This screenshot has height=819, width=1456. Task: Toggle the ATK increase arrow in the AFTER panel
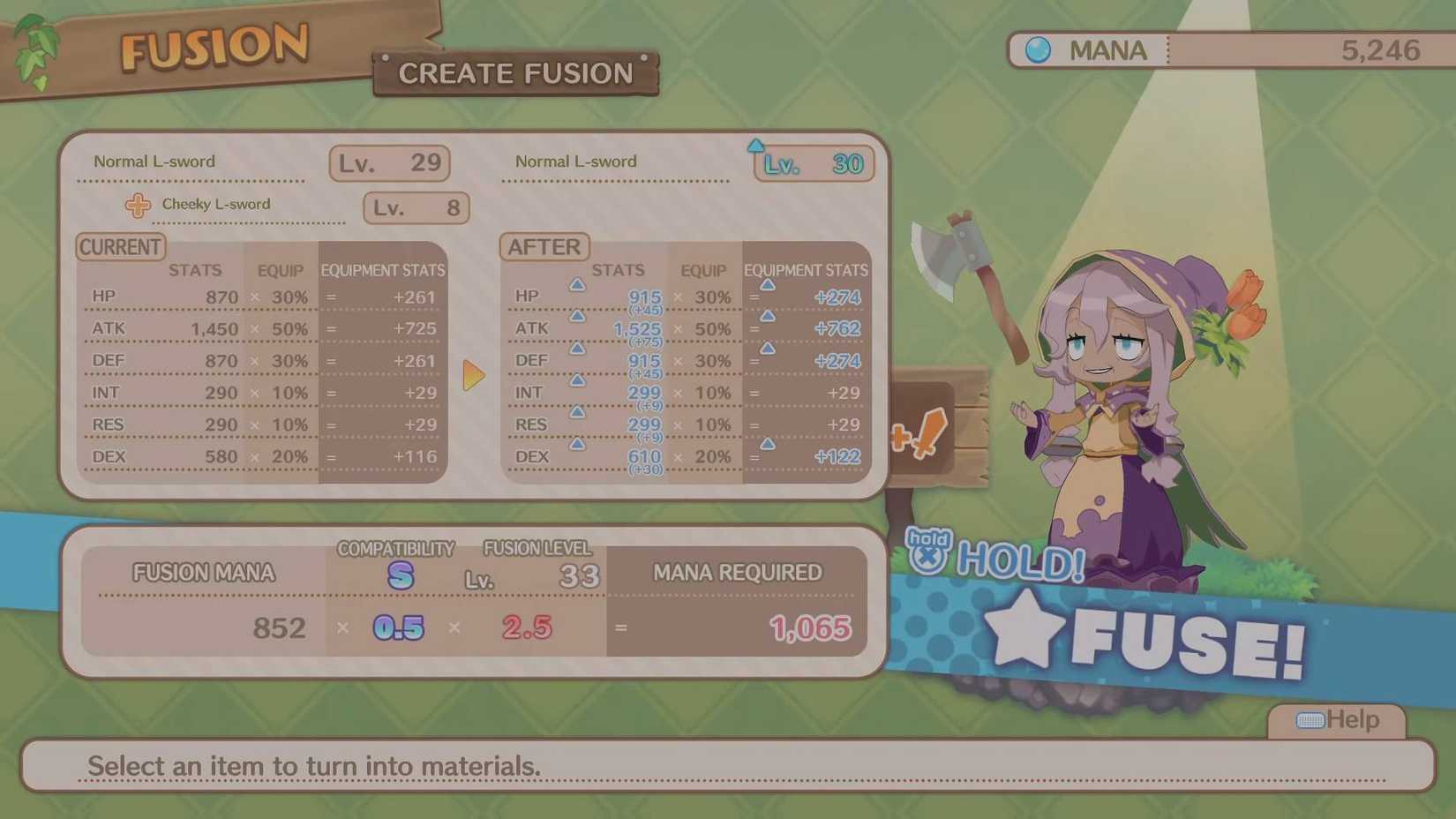(x=577, y=317)
